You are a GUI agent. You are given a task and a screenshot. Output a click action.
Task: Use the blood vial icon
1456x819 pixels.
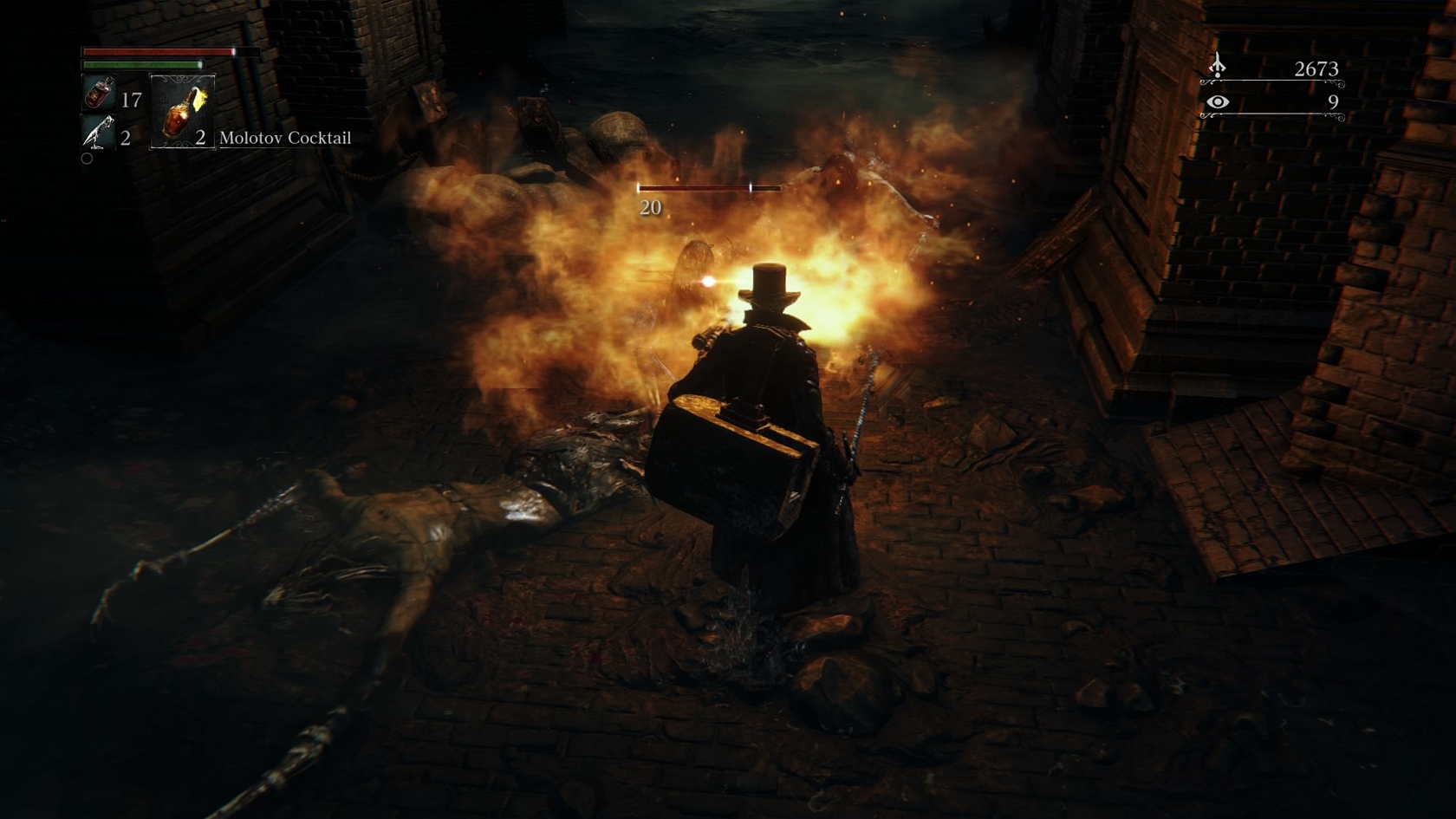(98, 93)
